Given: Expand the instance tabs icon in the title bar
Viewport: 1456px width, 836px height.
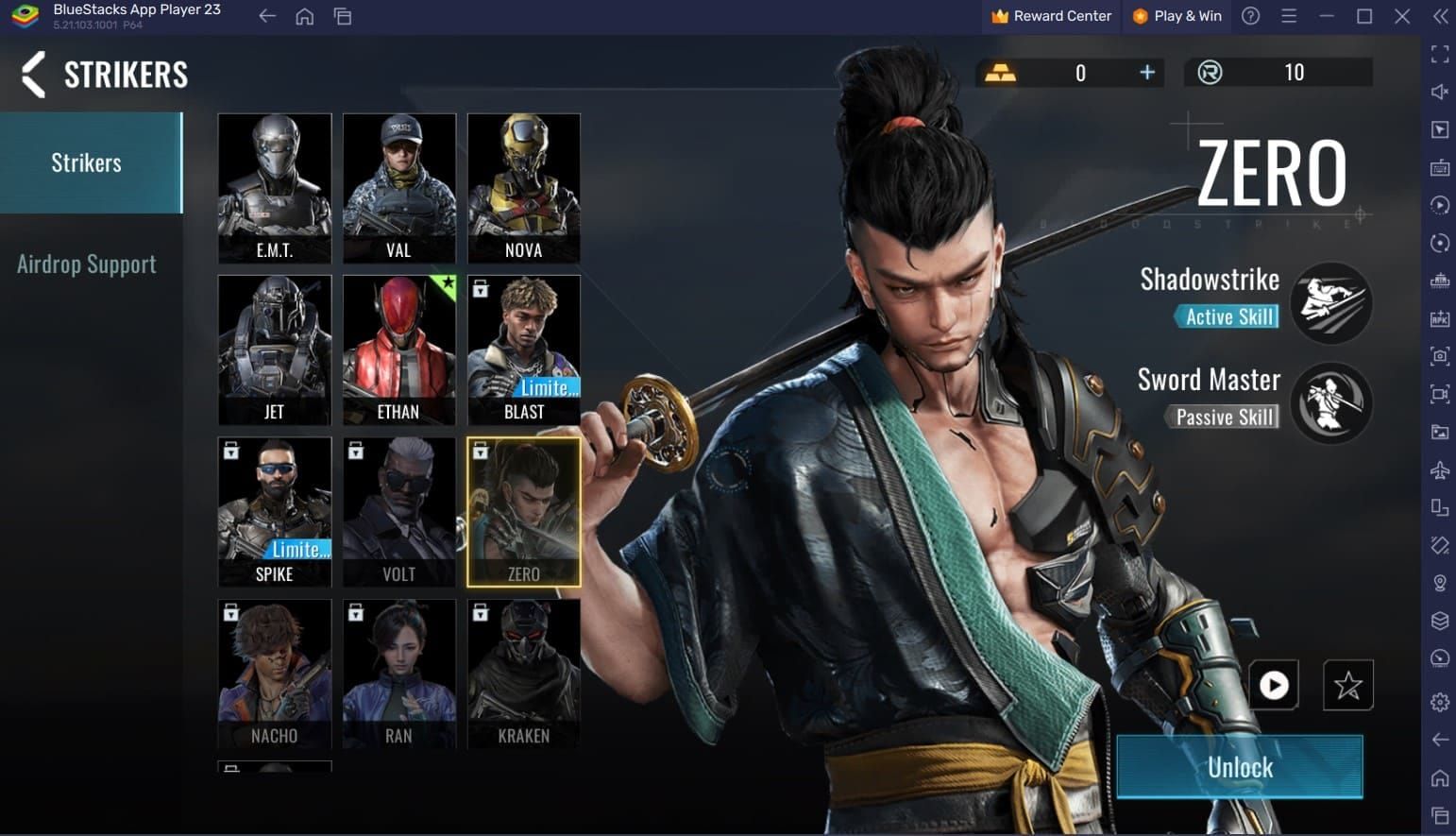Looking at the screenshot, I should coord(343,16).
